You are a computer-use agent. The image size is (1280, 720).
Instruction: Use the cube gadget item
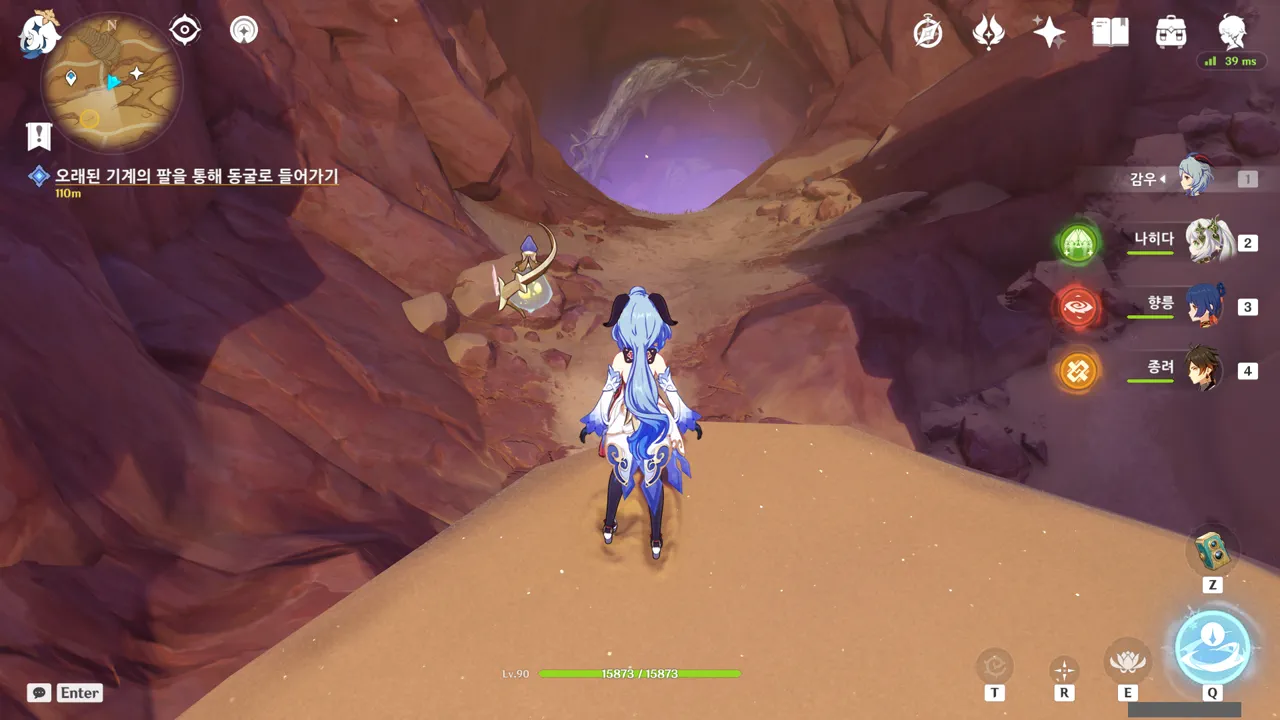(1212, 549)
